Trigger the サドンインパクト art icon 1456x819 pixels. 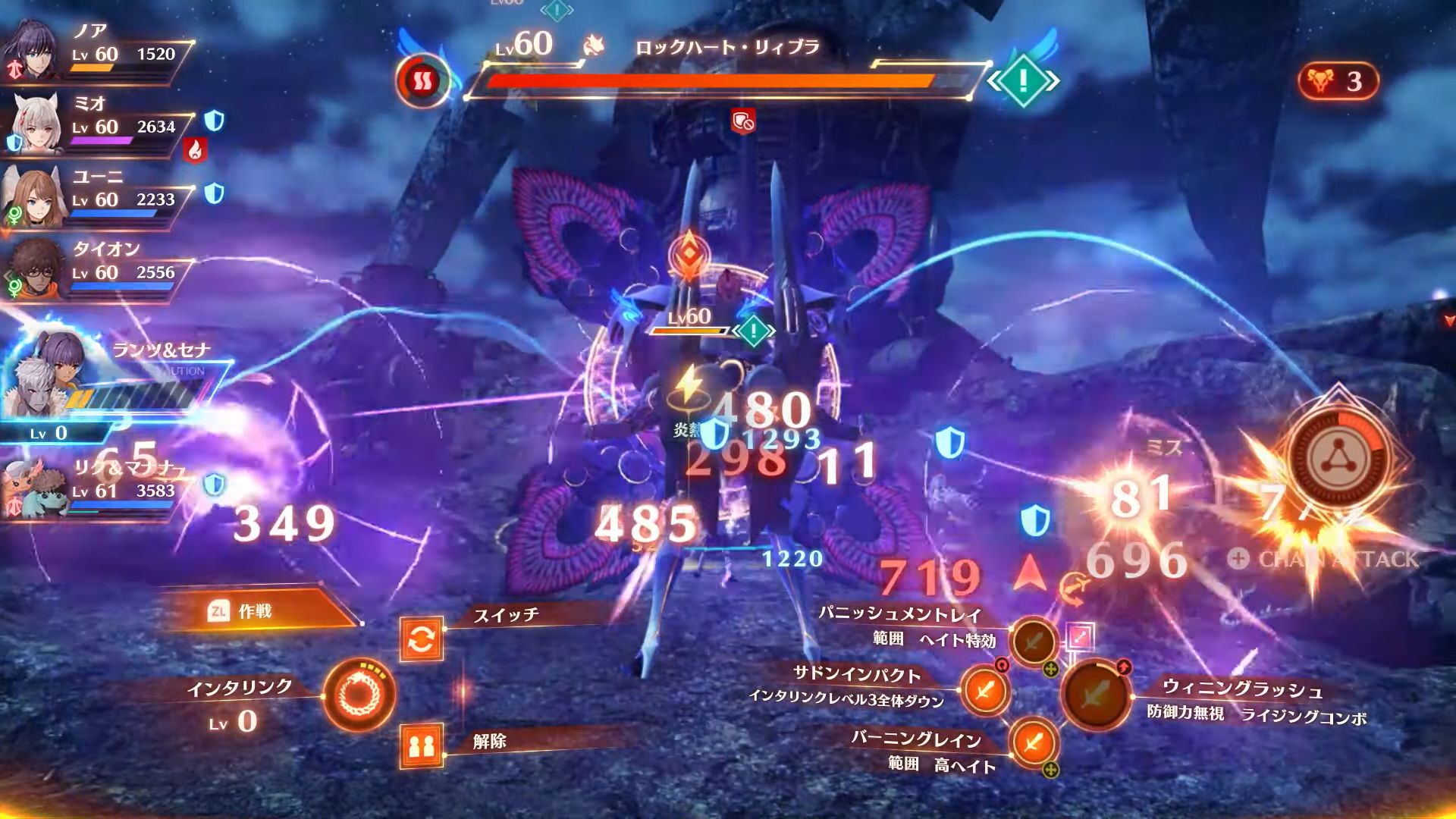(x=984, y=691)
